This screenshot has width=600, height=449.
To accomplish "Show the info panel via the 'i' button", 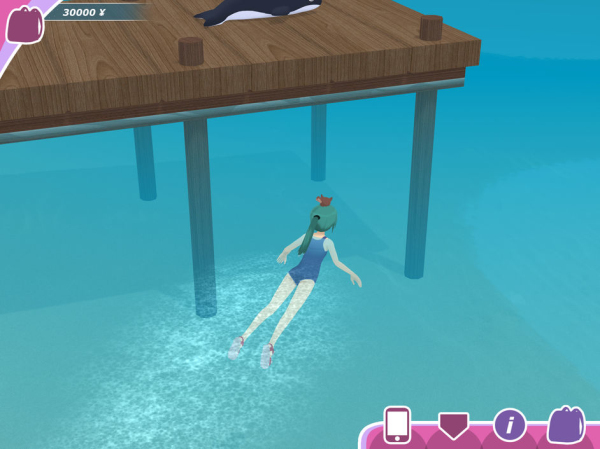I will coord(509,425).
